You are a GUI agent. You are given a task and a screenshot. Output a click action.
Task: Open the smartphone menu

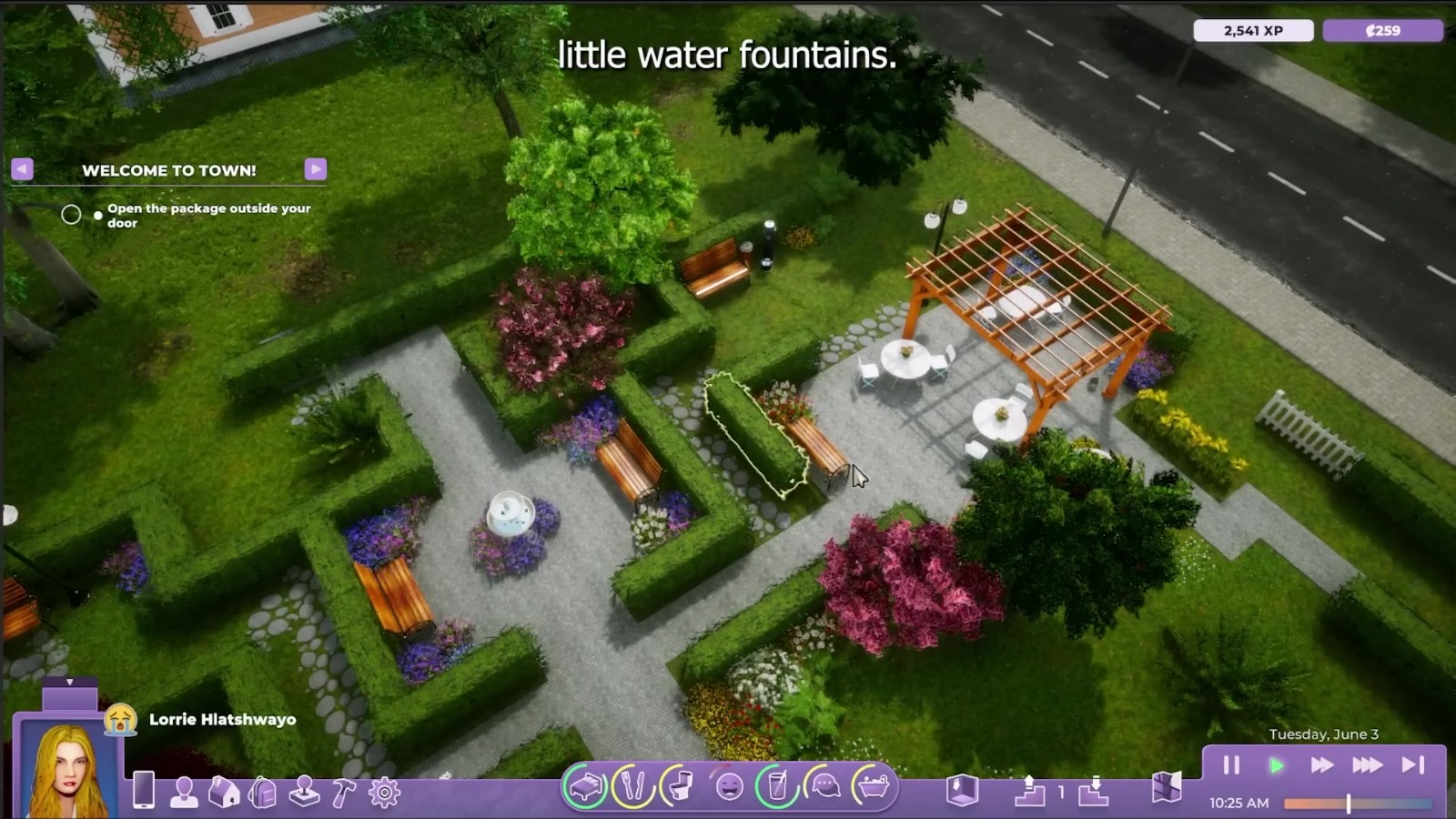click(144, 790)
